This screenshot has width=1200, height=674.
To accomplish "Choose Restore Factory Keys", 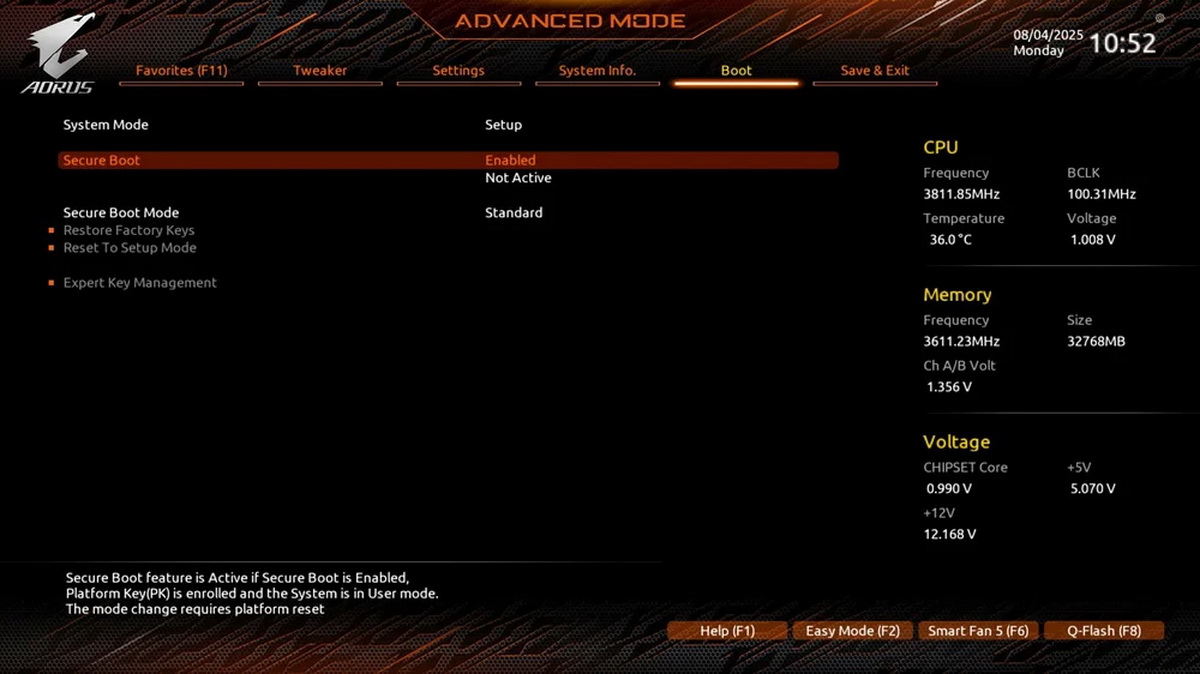I will 129,231.
